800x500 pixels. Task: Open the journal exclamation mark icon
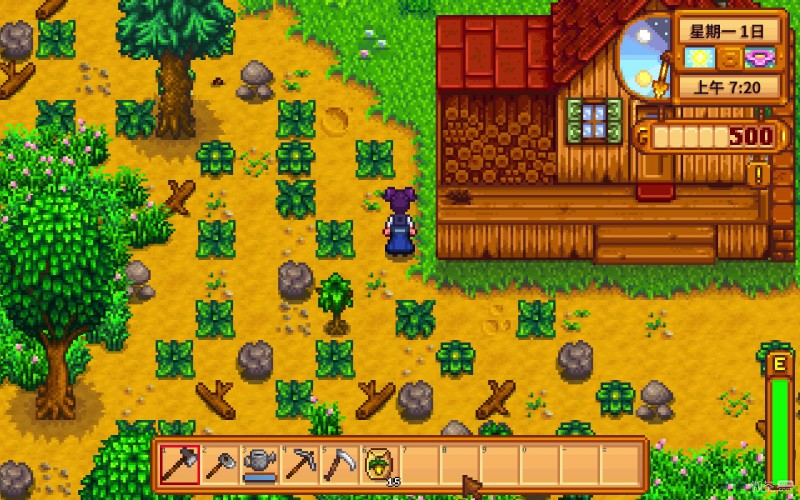758,176
